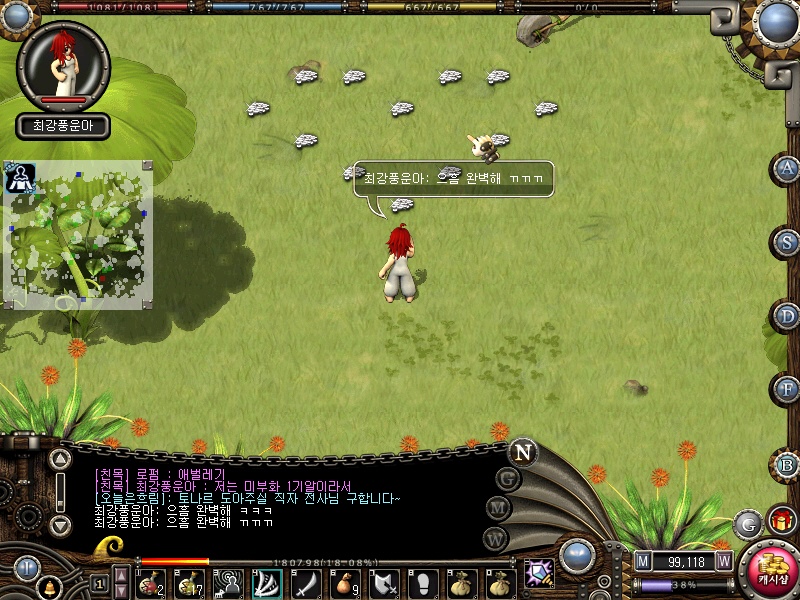
Task: Click the round B button on right edge
Action: coord(788,464)
